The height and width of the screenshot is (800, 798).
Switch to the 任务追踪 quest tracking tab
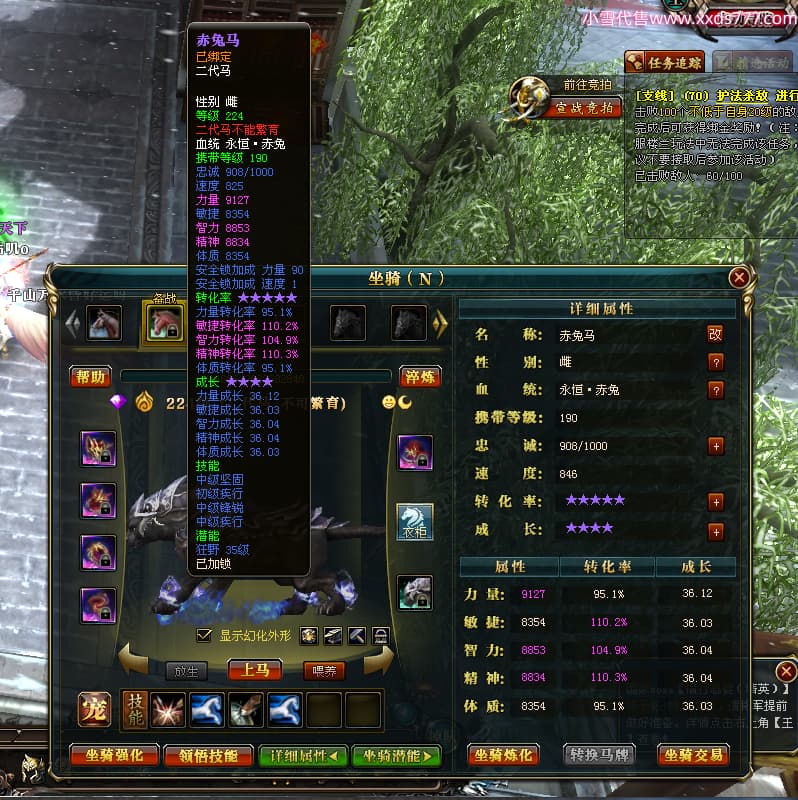[663, 62]
